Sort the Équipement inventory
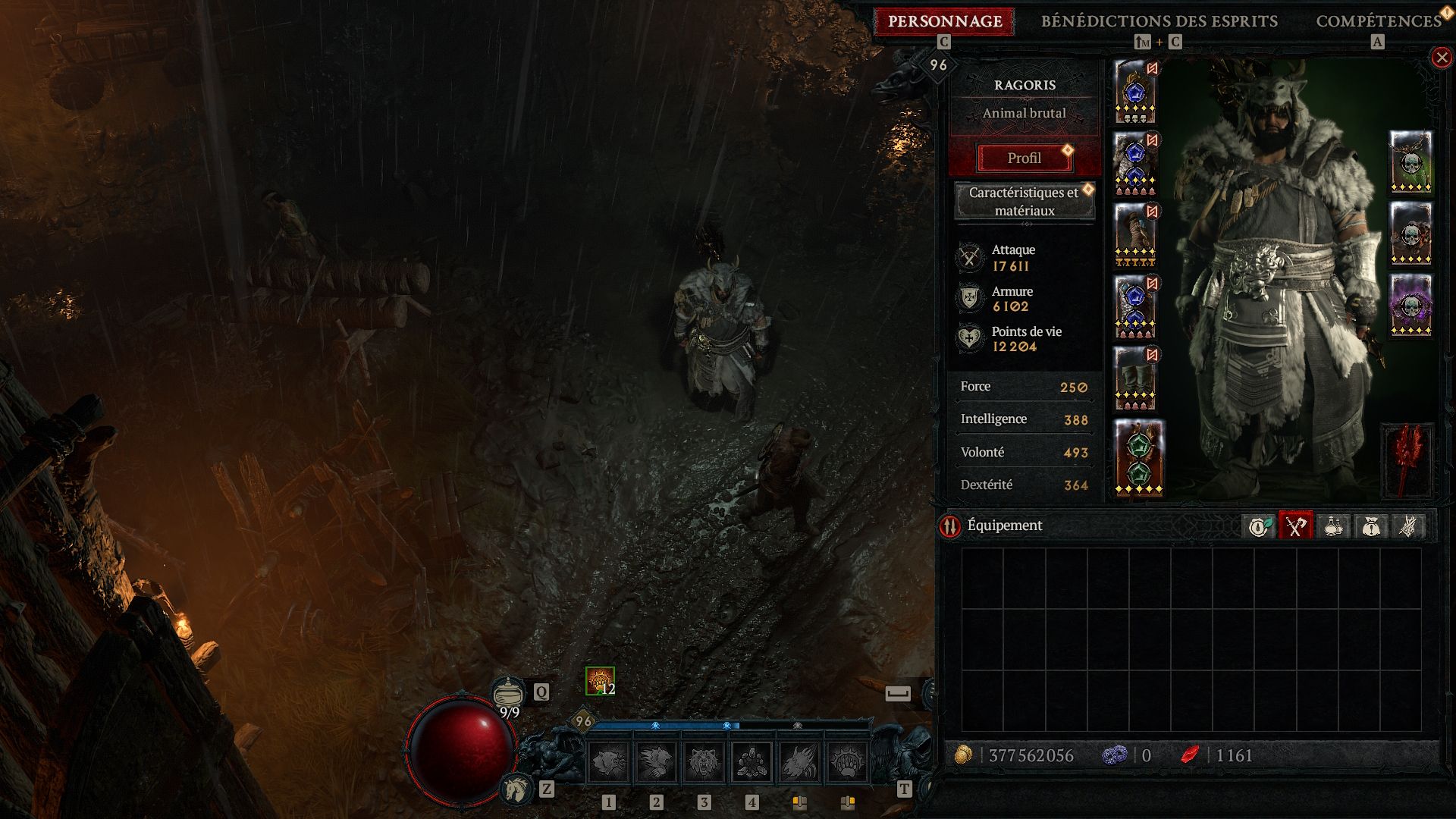This screenshot has height=819, width=1456. tap(950, 526)
